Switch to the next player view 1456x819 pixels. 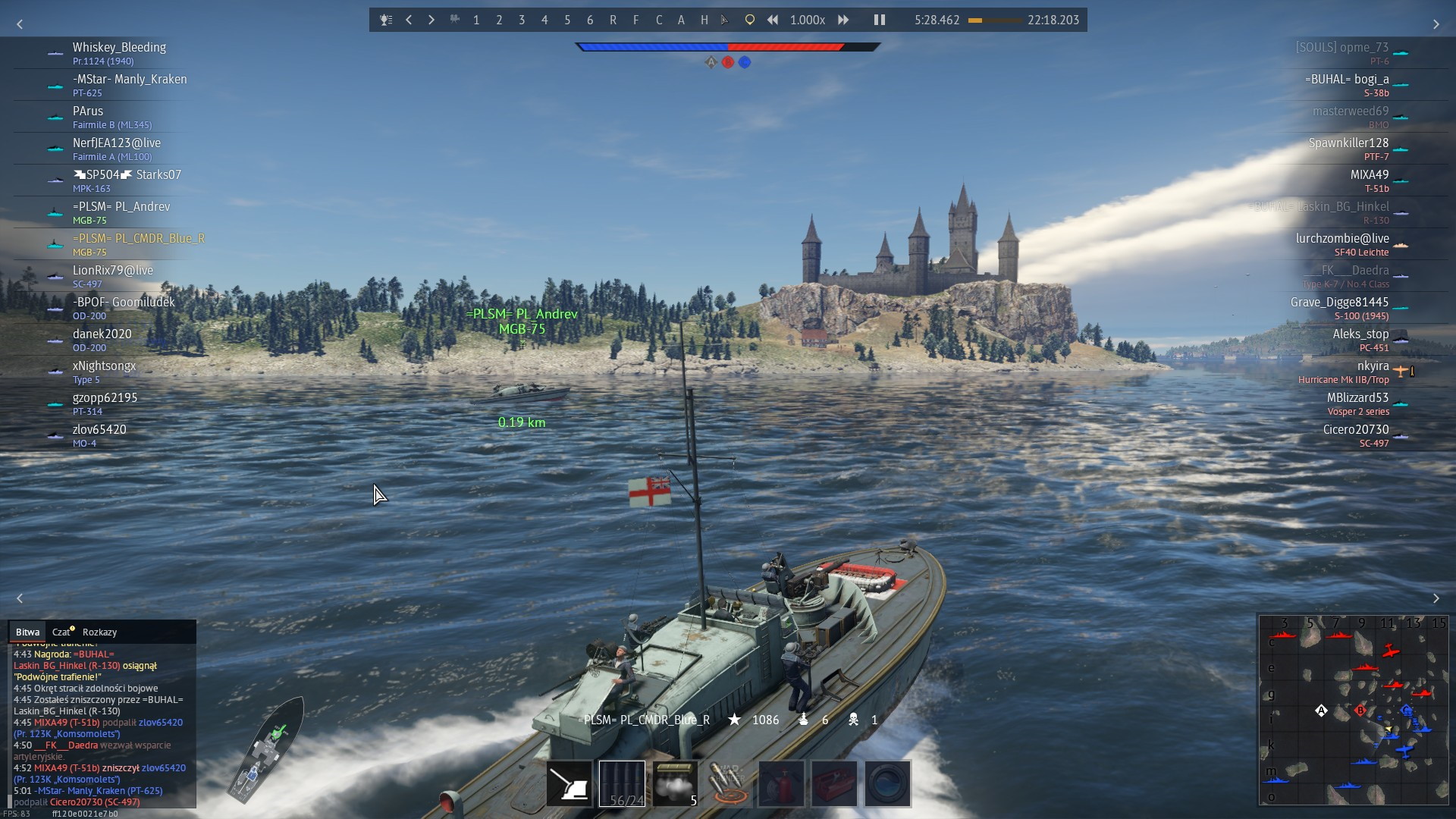coord(431,20)
